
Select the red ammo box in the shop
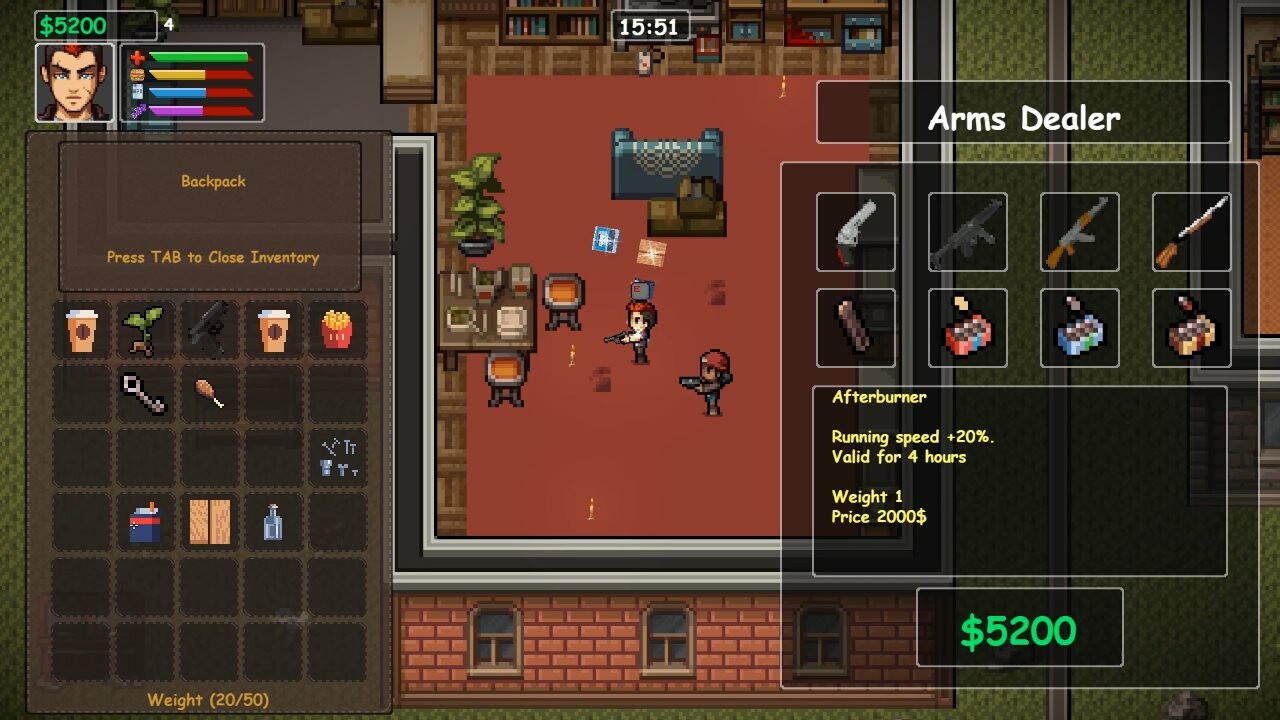[x=968, y=328]
